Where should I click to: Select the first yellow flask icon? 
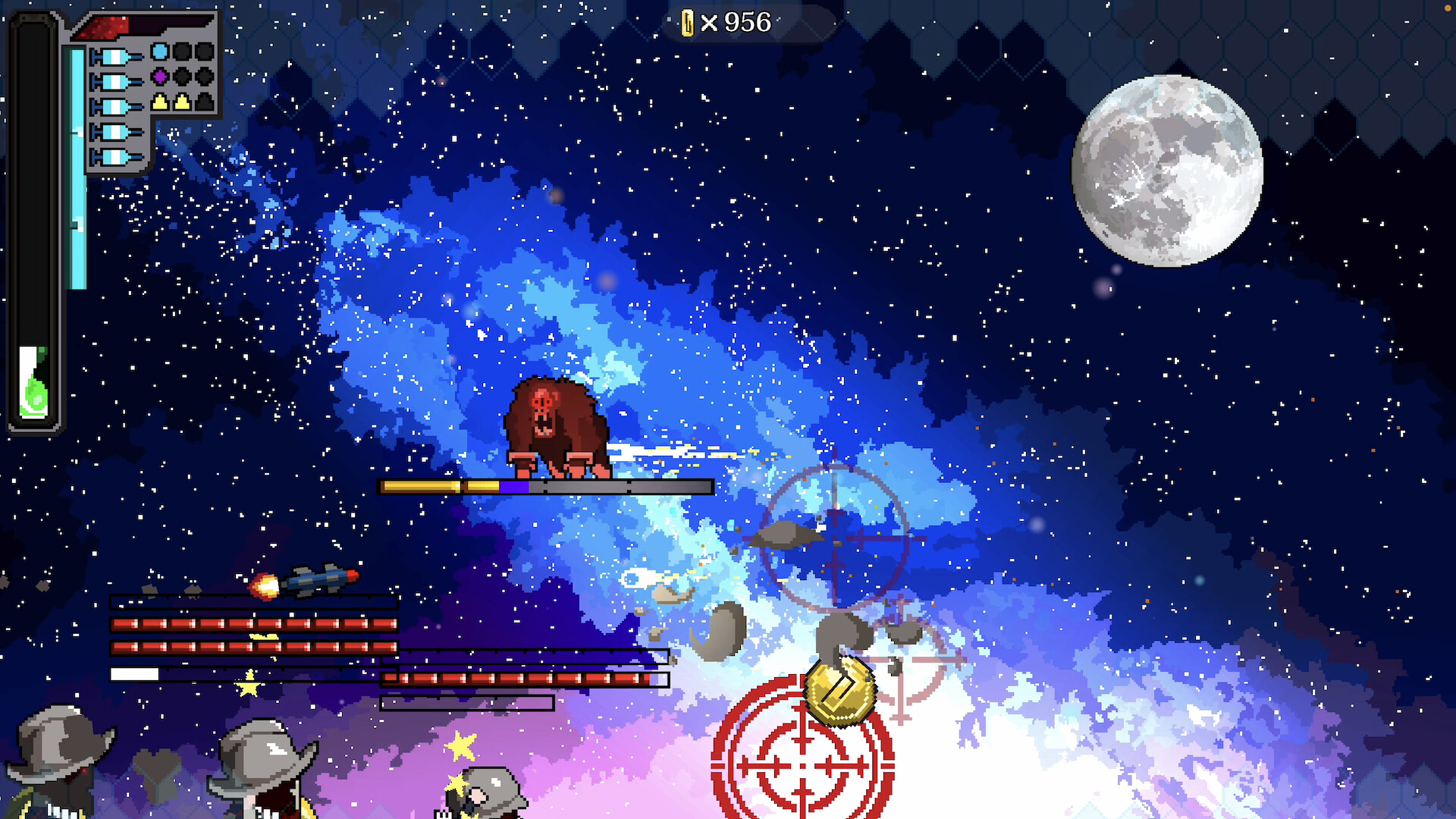click(x=159, y=102)
